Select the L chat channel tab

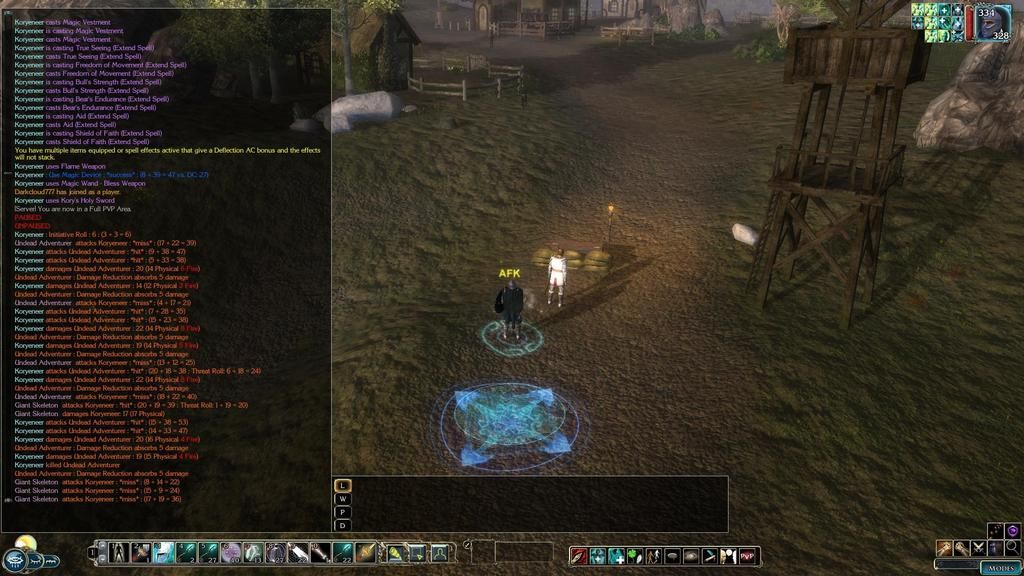click(343, 486)
